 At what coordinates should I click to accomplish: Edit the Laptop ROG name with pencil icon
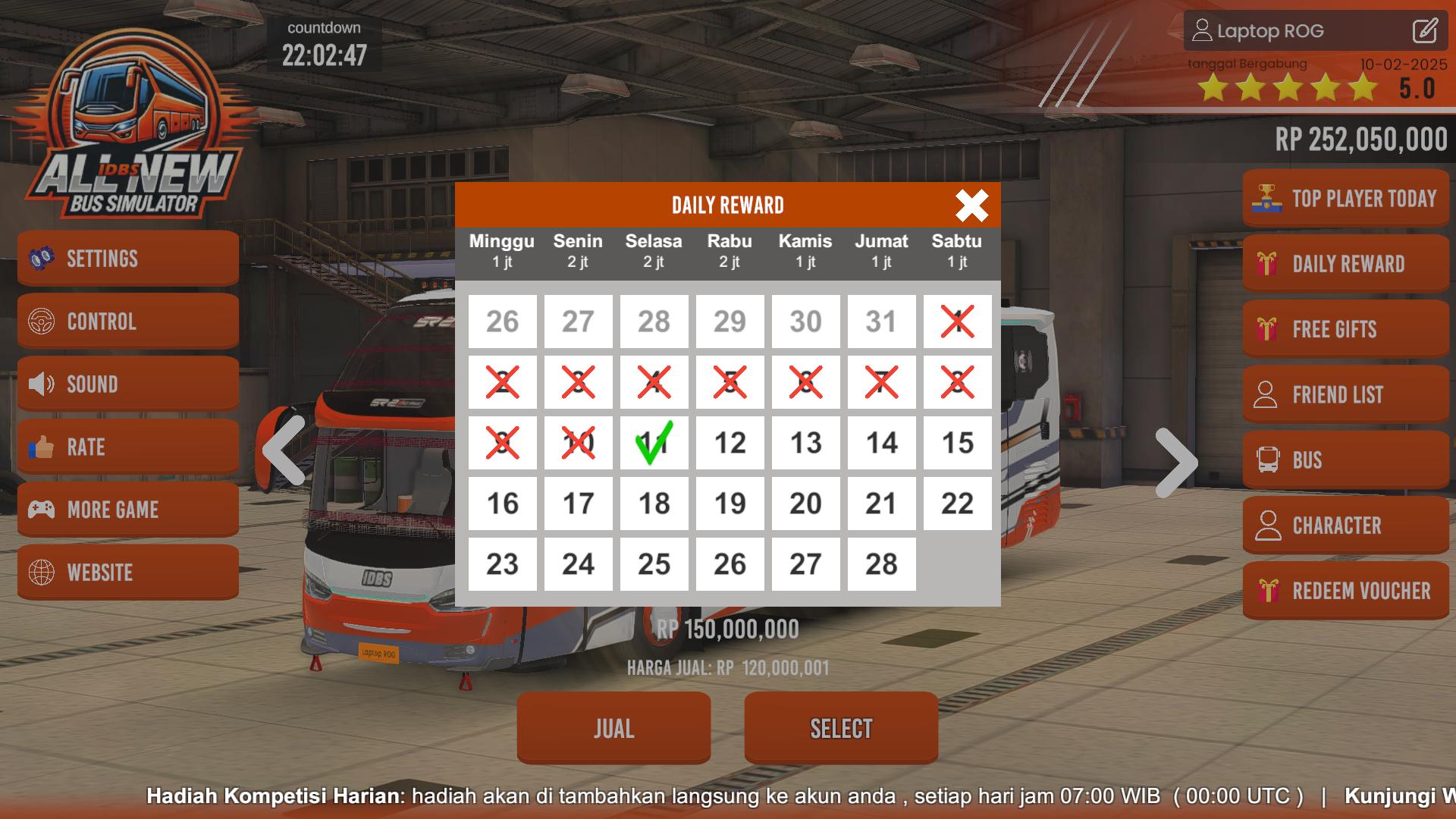pos(1426,31)
